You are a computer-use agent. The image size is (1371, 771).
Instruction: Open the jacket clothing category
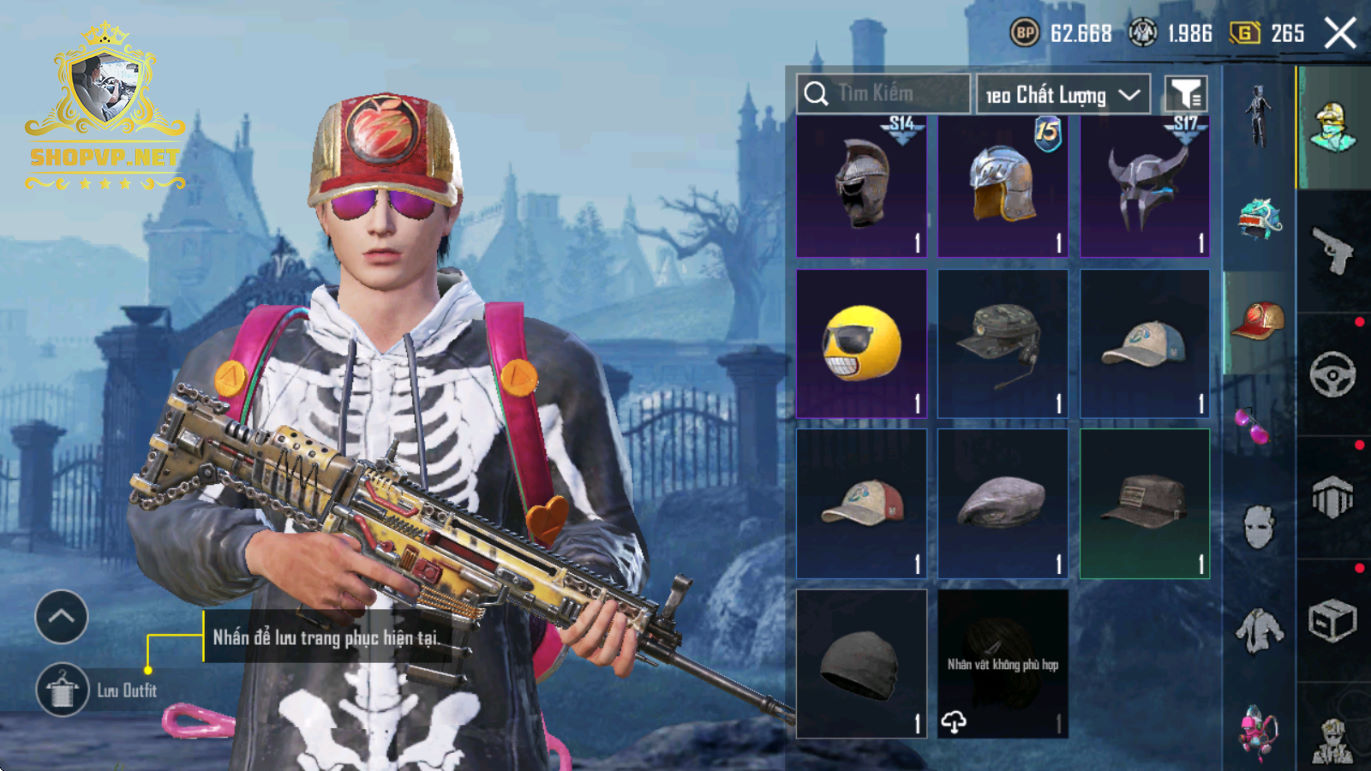[x=1258, y=628]
